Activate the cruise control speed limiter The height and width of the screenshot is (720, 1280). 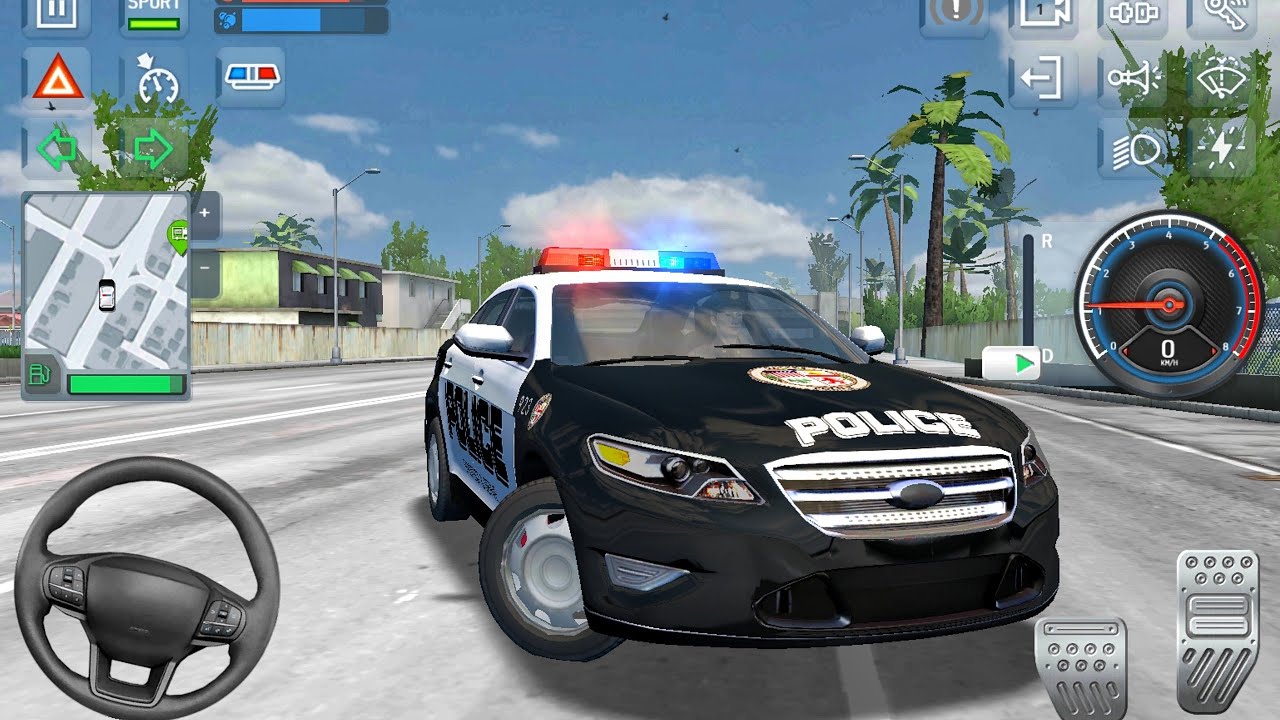pos(155,80)
